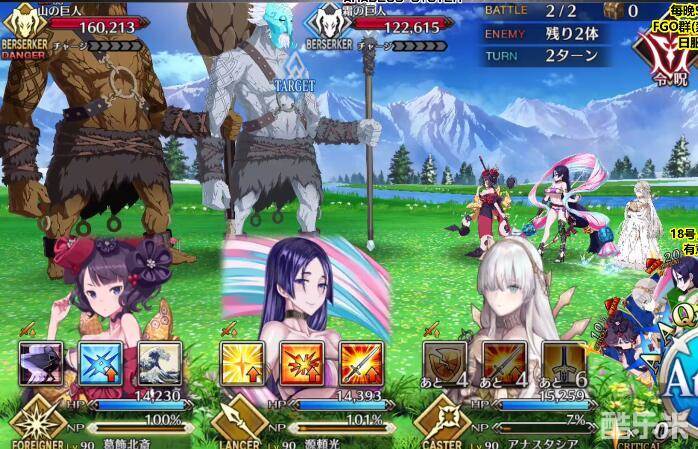The width and height of the screenshot is (698, 449).
Task: Activate Raikou's orange burst skill
Action: [300, 362]
